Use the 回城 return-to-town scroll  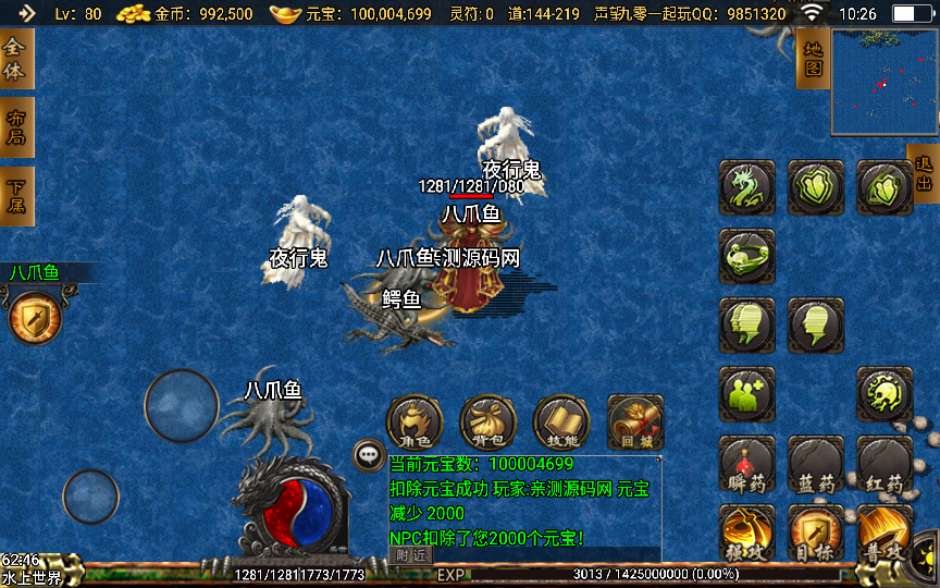635,423
